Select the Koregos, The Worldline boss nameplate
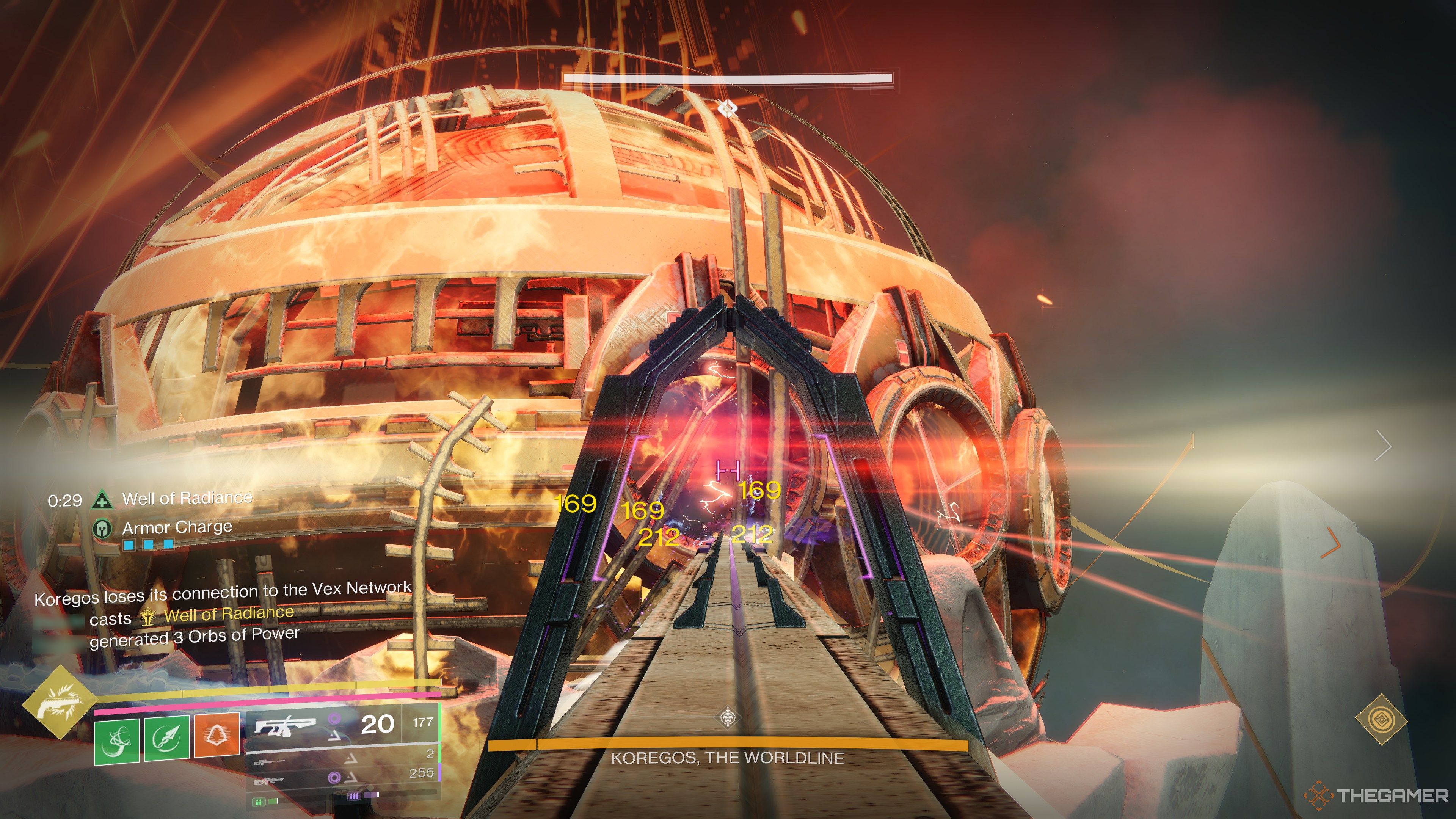 pyautogui.click(x=728, y=758)
